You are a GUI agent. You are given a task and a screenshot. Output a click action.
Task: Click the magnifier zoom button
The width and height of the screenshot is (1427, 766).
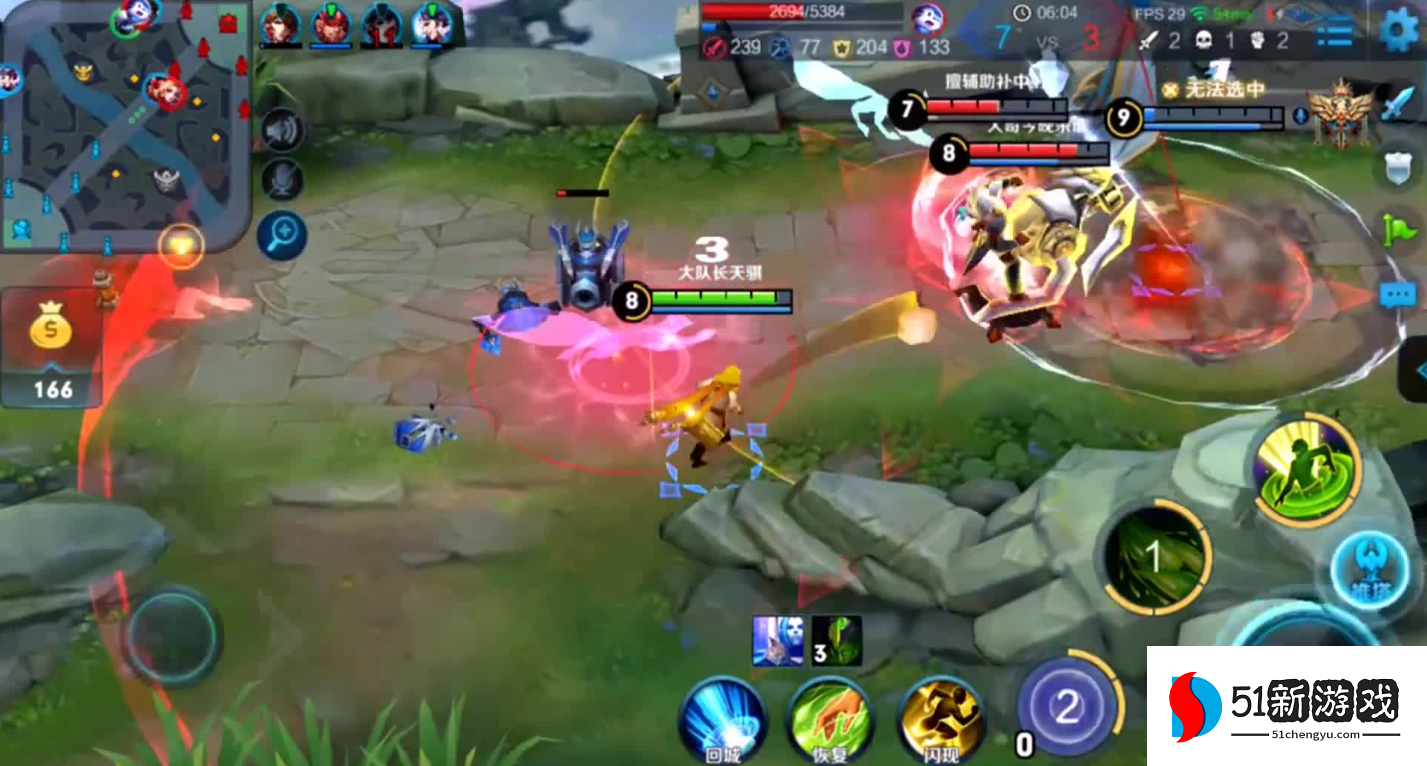pos(281,236)
